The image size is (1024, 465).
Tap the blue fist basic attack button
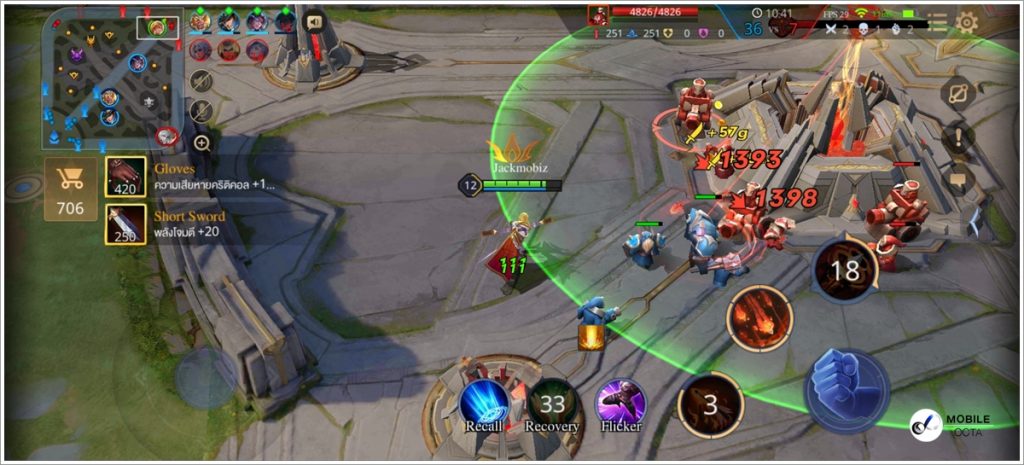point(846,391)
